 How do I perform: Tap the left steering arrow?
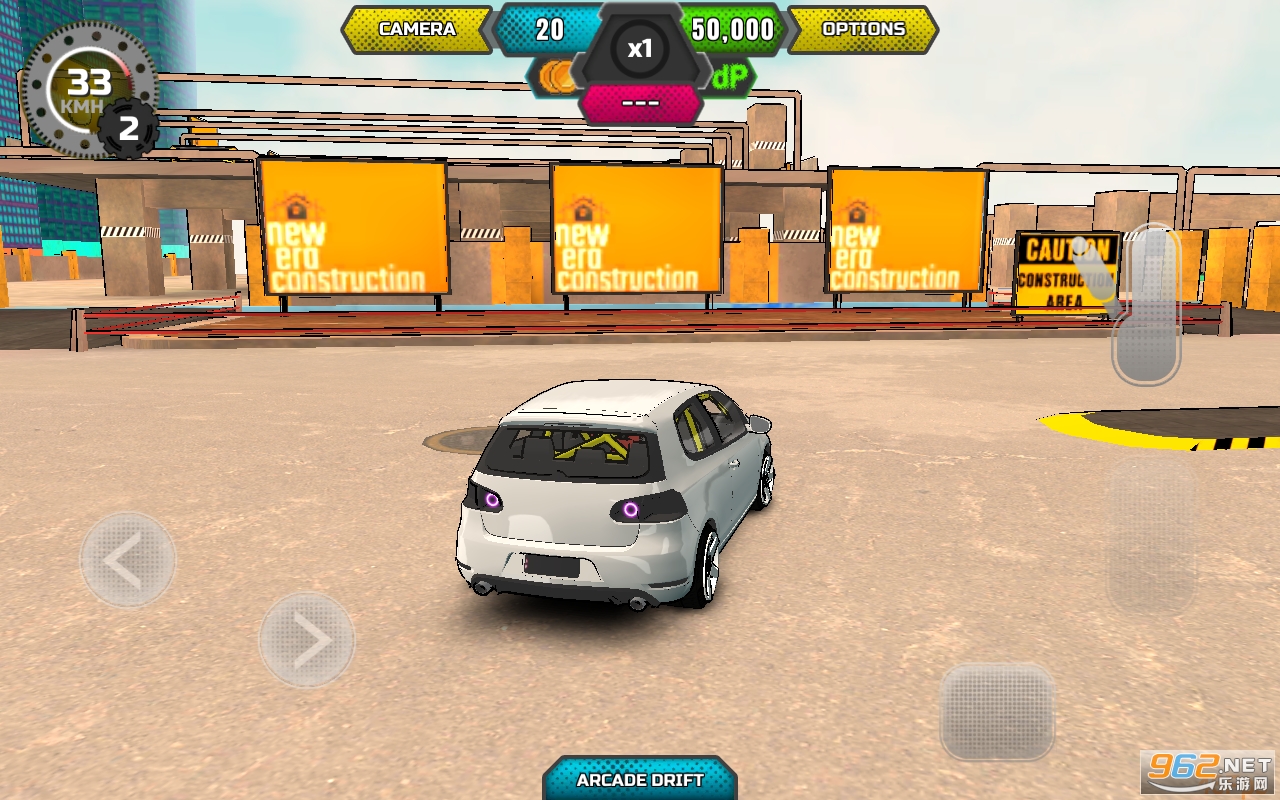(x=127, y=560)
